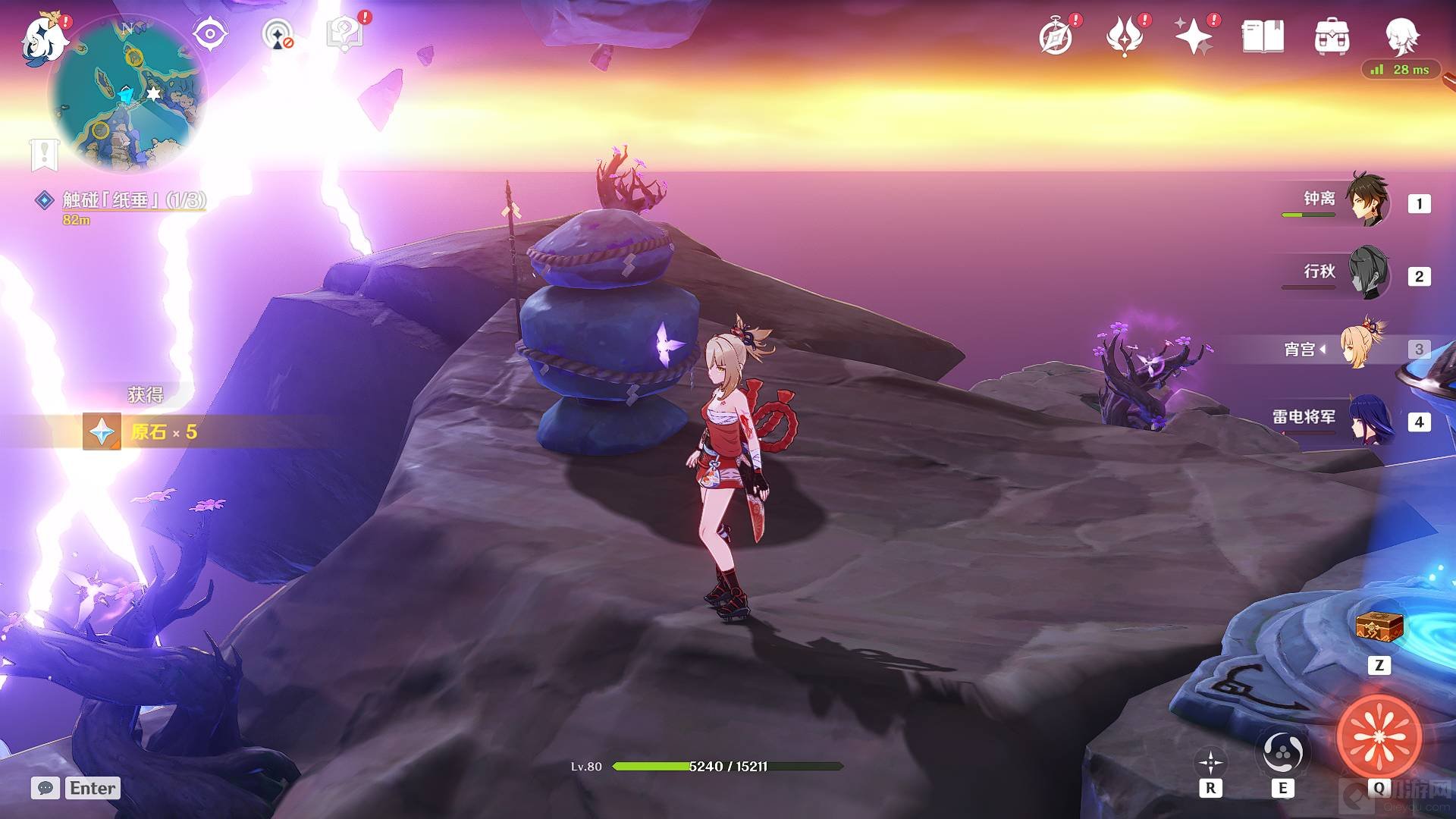Open the battle pass book icon
Viewport: 1456px width, 819px height.
point(1263,36)
